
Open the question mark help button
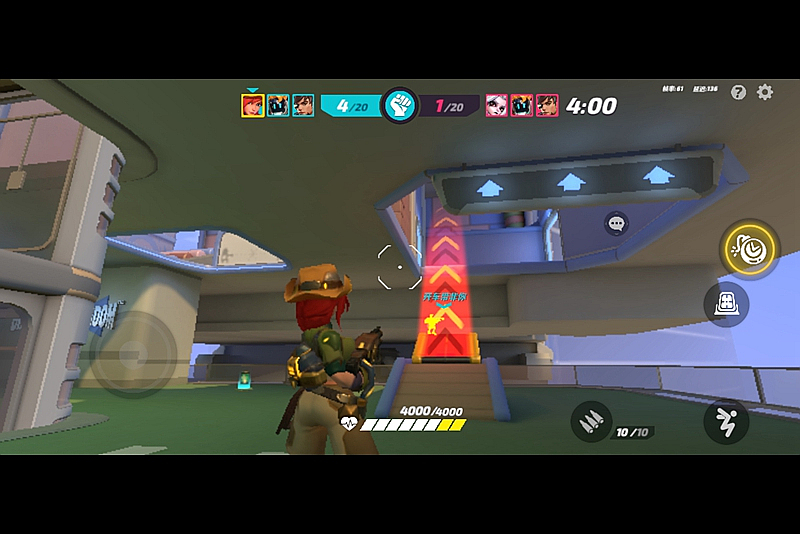pos(739,92)
